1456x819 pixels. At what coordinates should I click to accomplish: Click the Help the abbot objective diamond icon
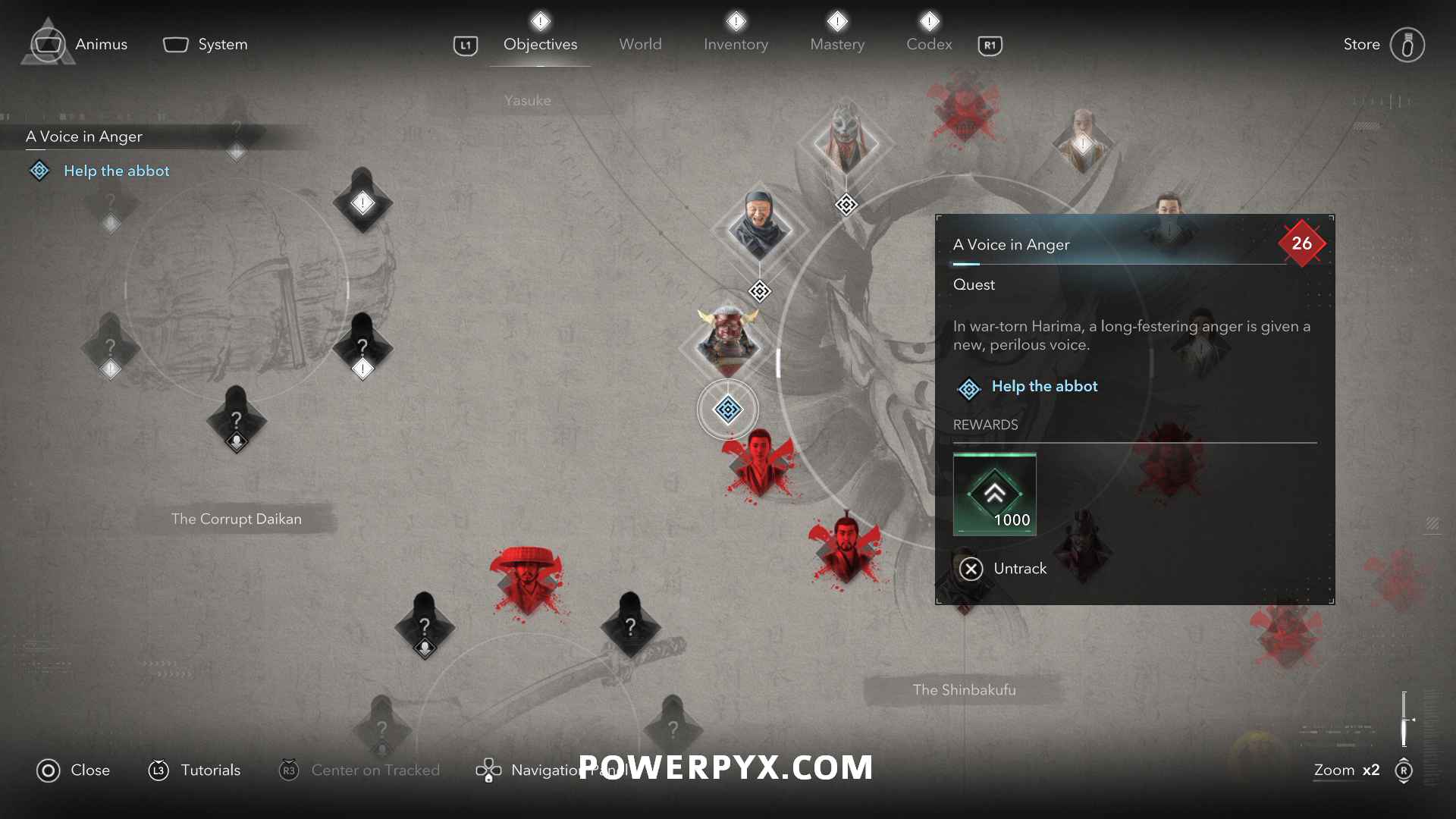968,388
